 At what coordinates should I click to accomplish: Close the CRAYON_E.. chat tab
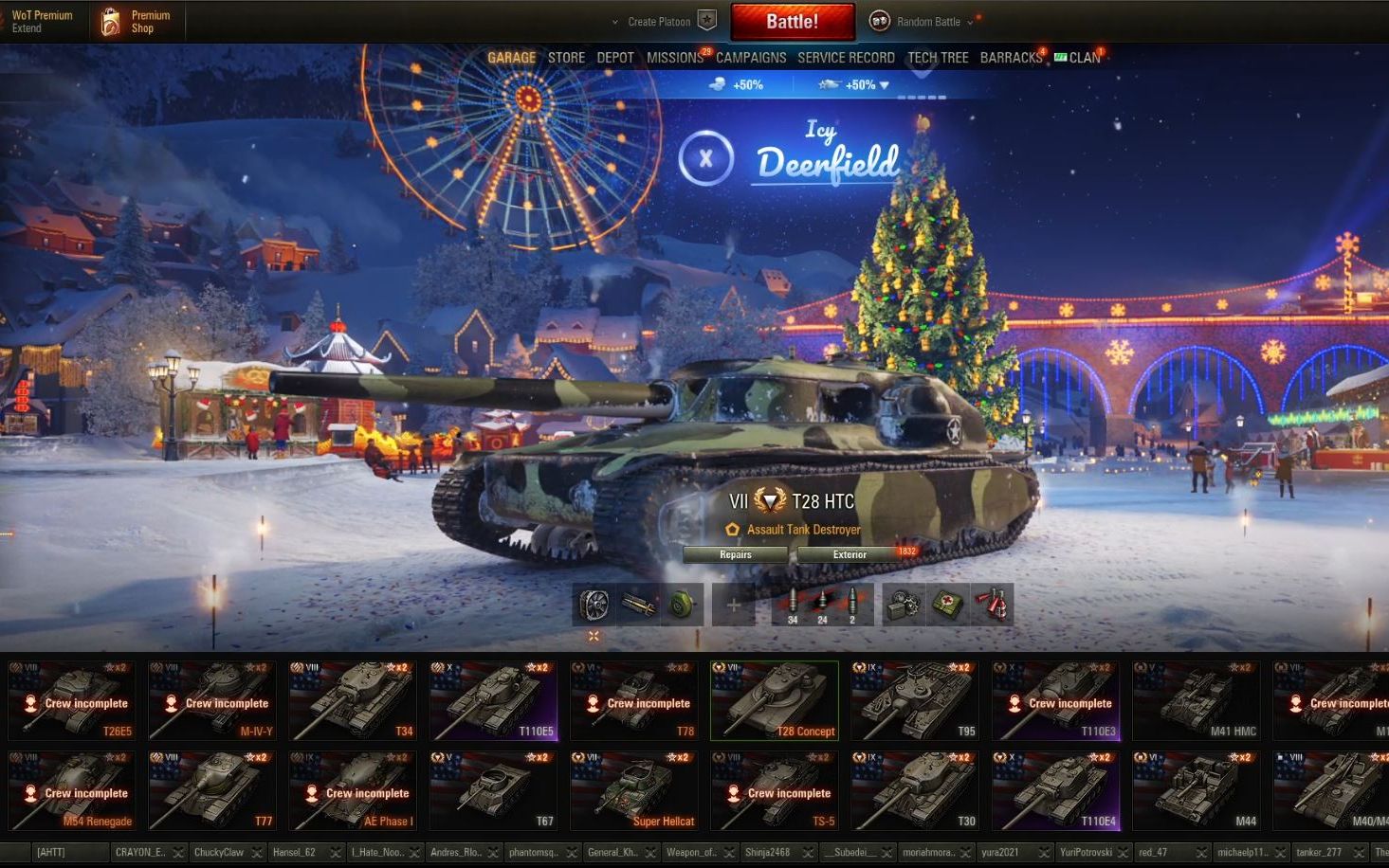(178, 853)
